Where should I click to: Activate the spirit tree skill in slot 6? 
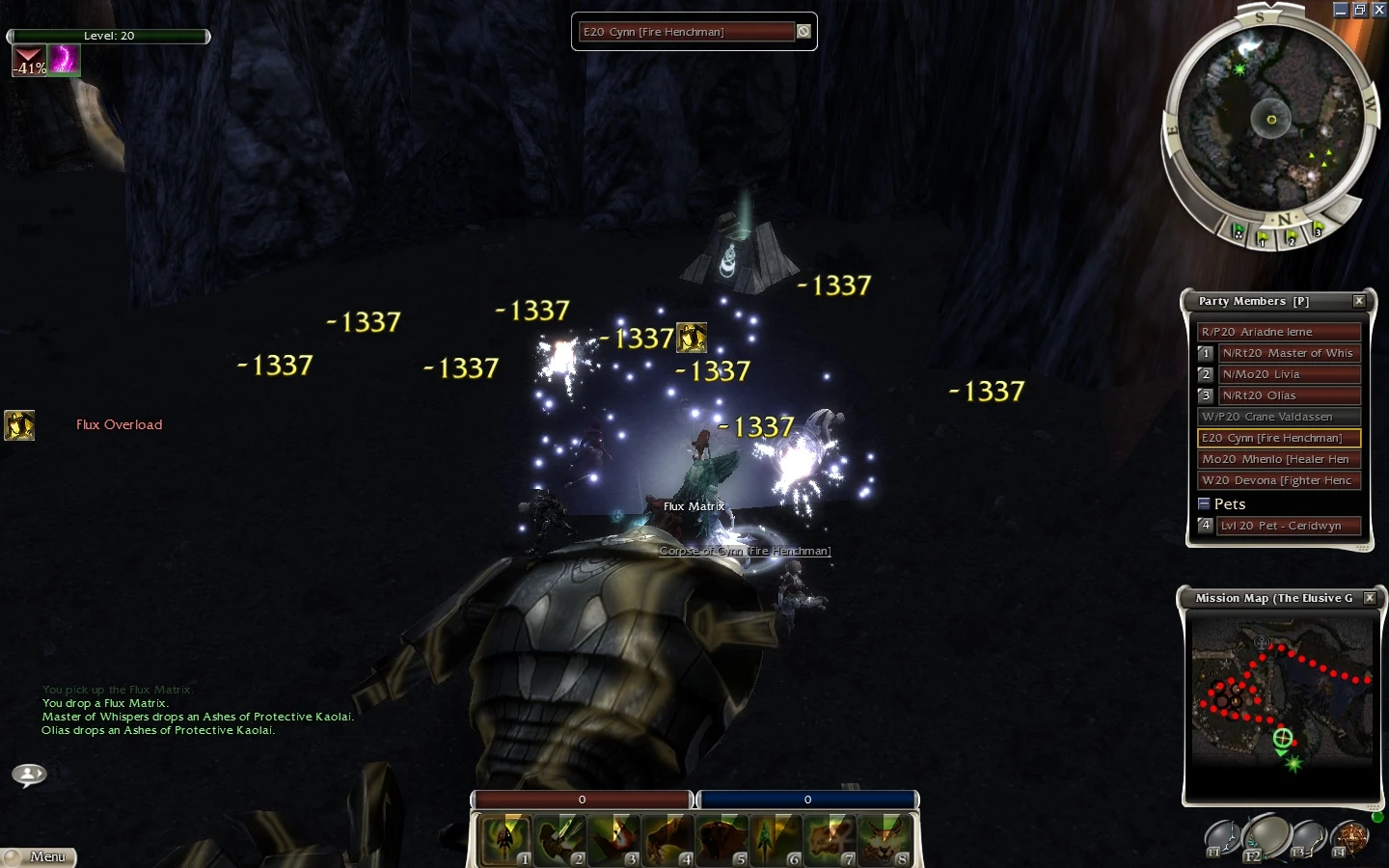(x=776, y=837)
